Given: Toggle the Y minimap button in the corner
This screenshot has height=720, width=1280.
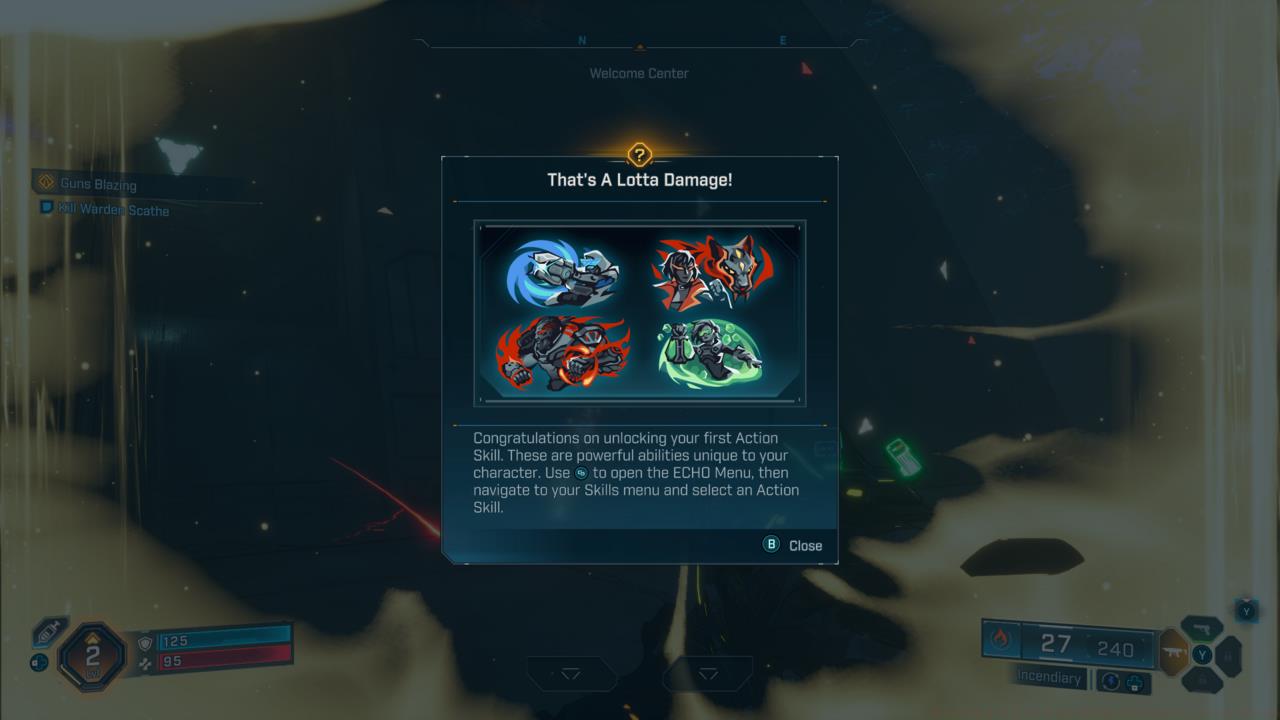Looking at the screenshot, I should pos(1246,611).
